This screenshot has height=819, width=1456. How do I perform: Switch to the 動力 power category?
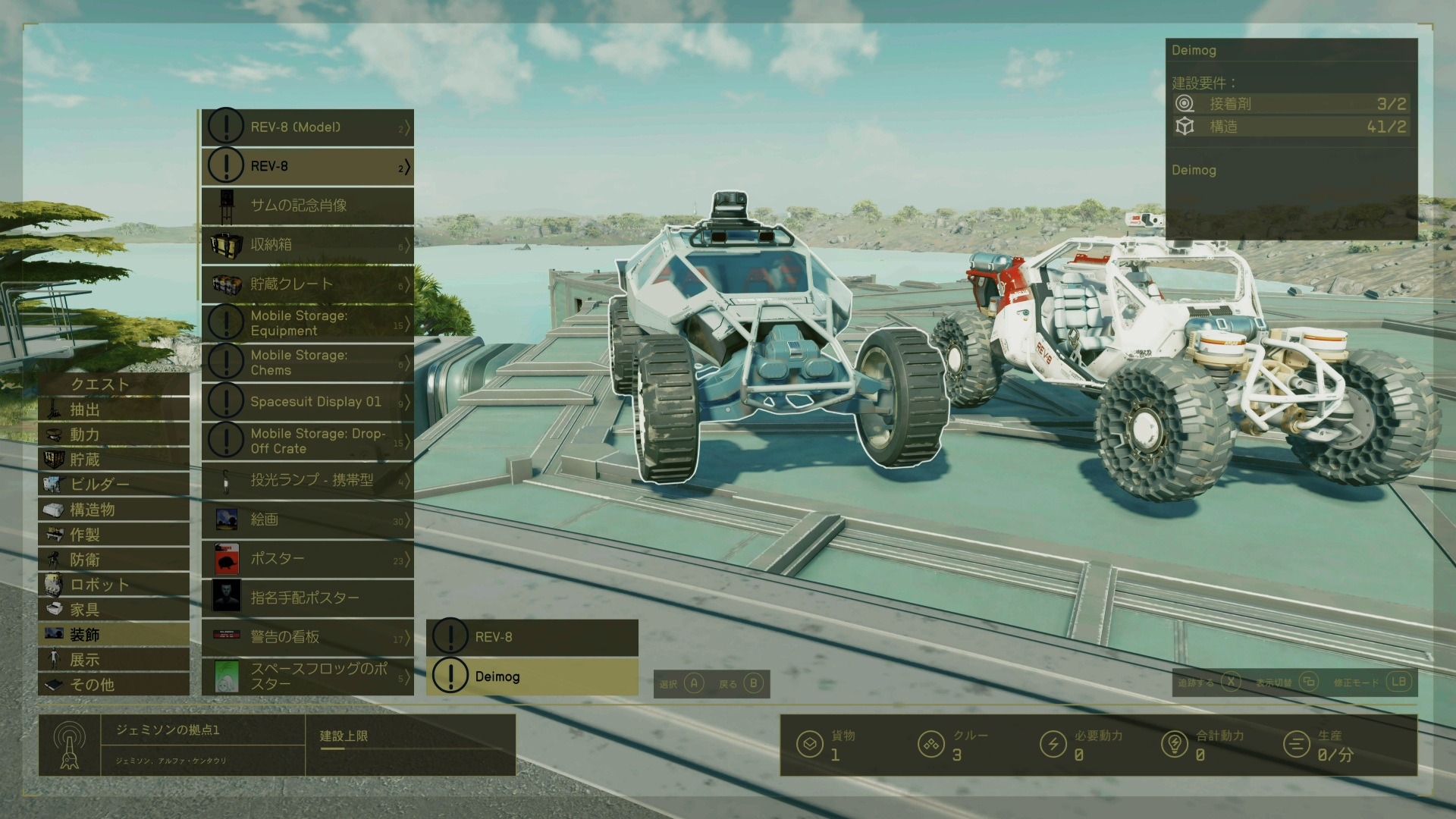point(114,435)
